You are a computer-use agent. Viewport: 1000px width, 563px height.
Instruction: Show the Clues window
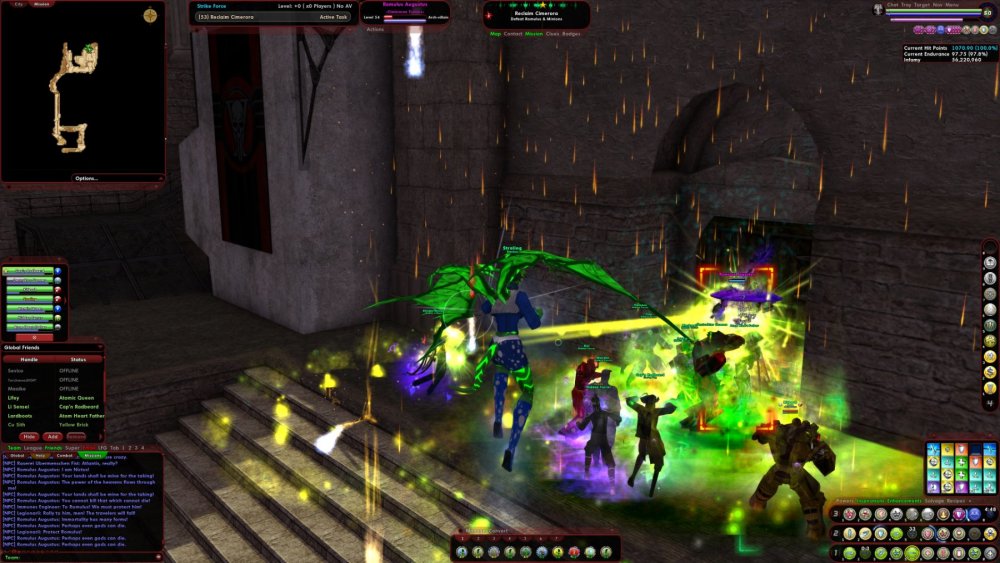tap(552, 34)
